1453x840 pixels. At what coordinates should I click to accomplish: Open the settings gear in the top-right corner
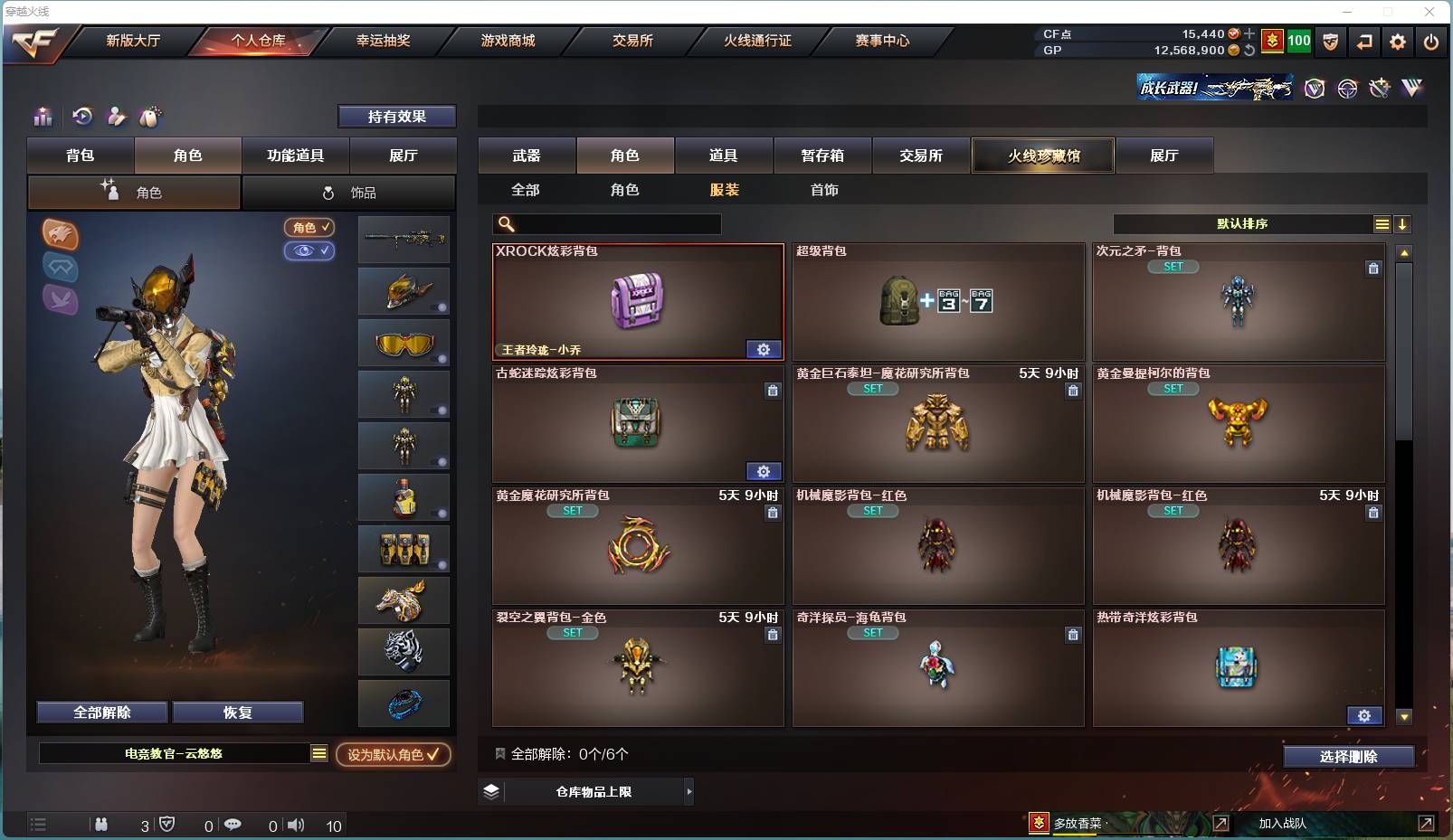click(1397, 42)
